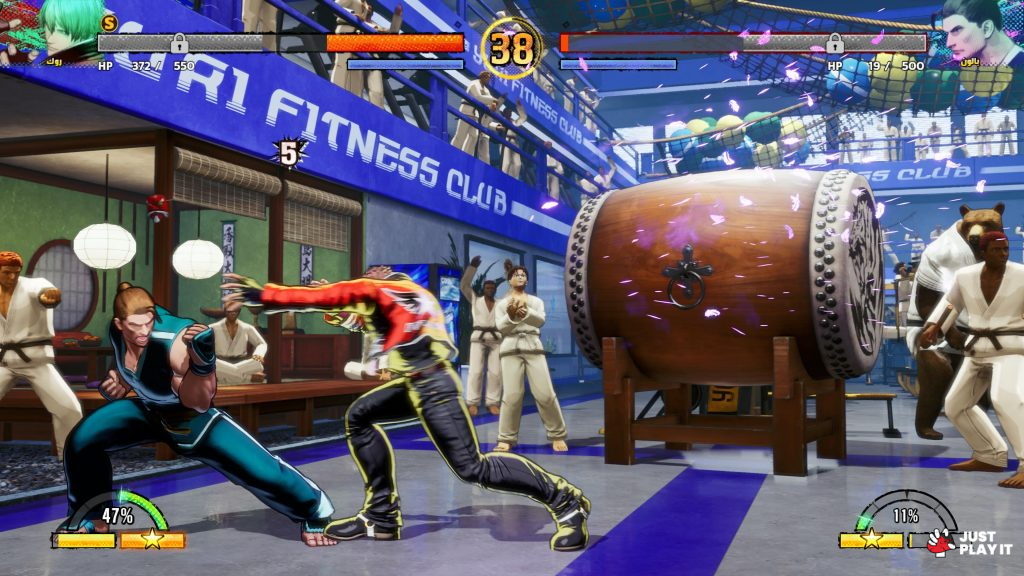Select the gold S badge icon
The height and width of the screenshot is (576, 1024).
coord(109,22)
